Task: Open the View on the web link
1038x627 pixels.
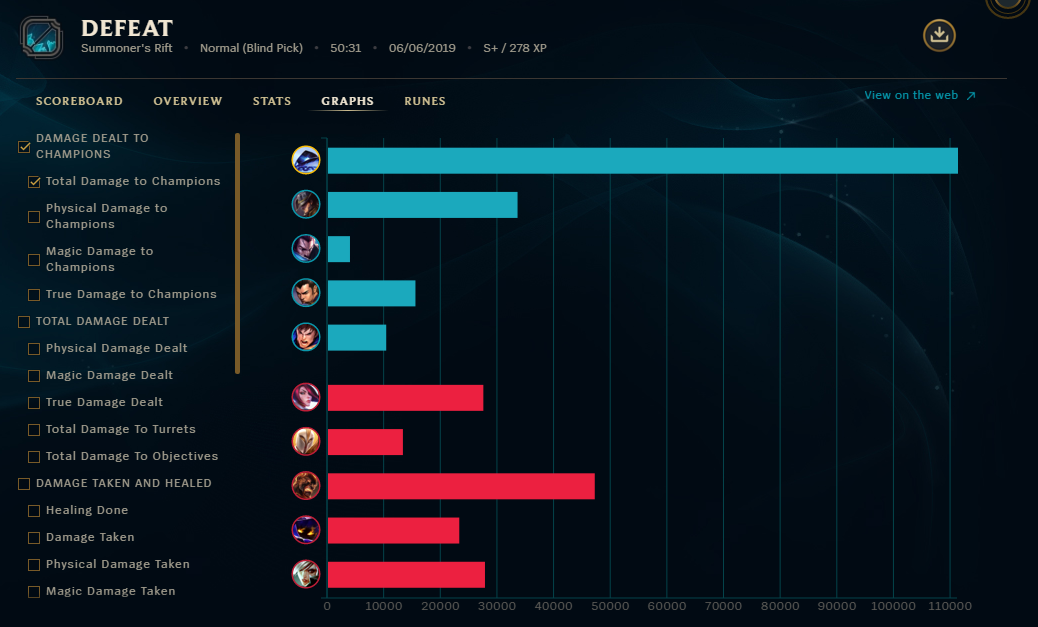Action: 920,96
